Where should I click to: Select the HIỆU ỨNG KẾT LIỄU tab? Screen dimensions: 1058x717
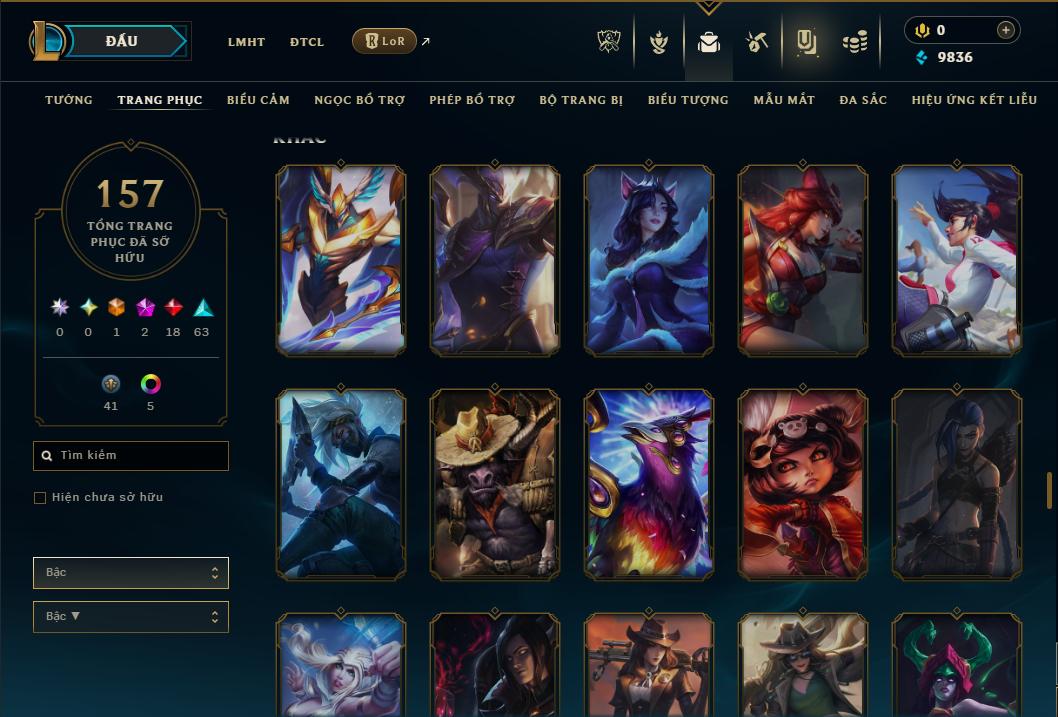point(974,100)
